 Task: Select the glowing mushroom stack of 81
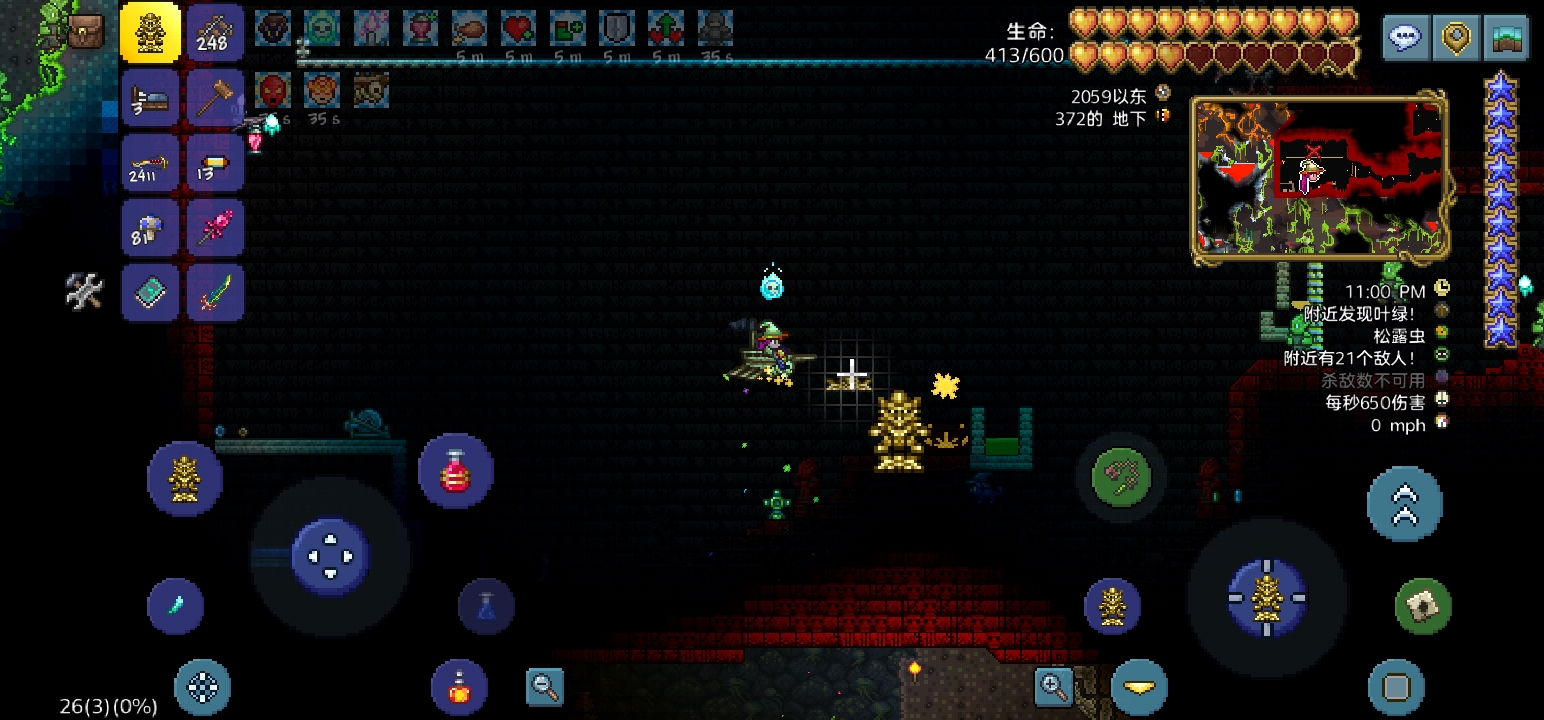(x=151, y=229)
